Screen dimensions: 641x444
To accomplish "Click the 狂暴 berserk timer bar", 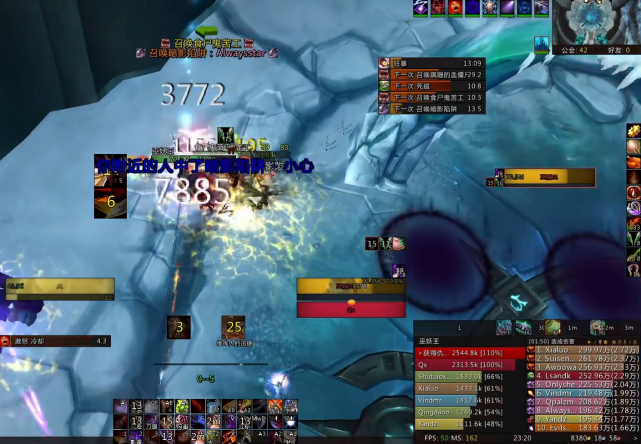I will coord(432,63).
